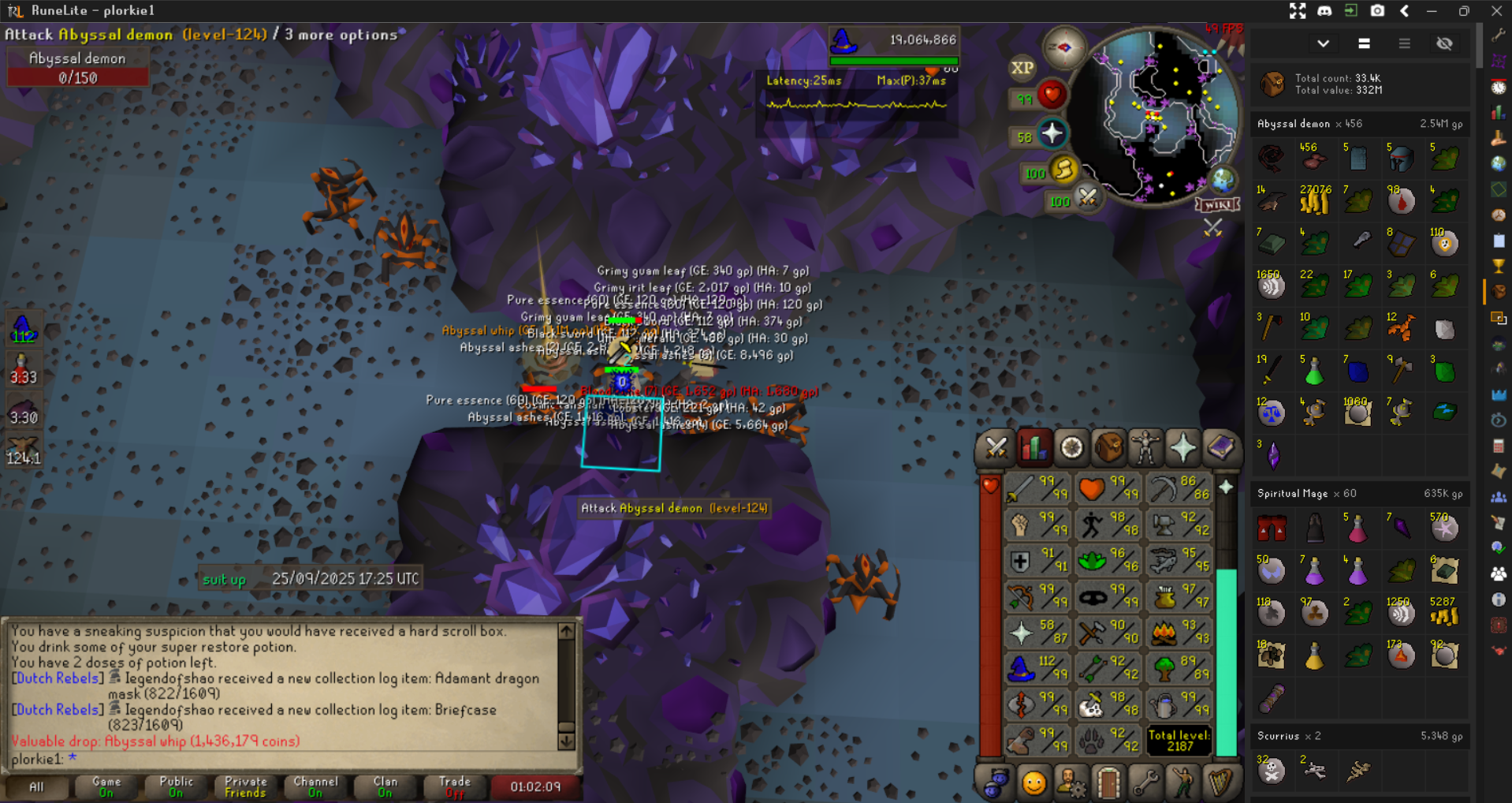Open the Magic spellbook tab
The height and width of the screenshot is (803, 1512).
(x=1220, y=448)
